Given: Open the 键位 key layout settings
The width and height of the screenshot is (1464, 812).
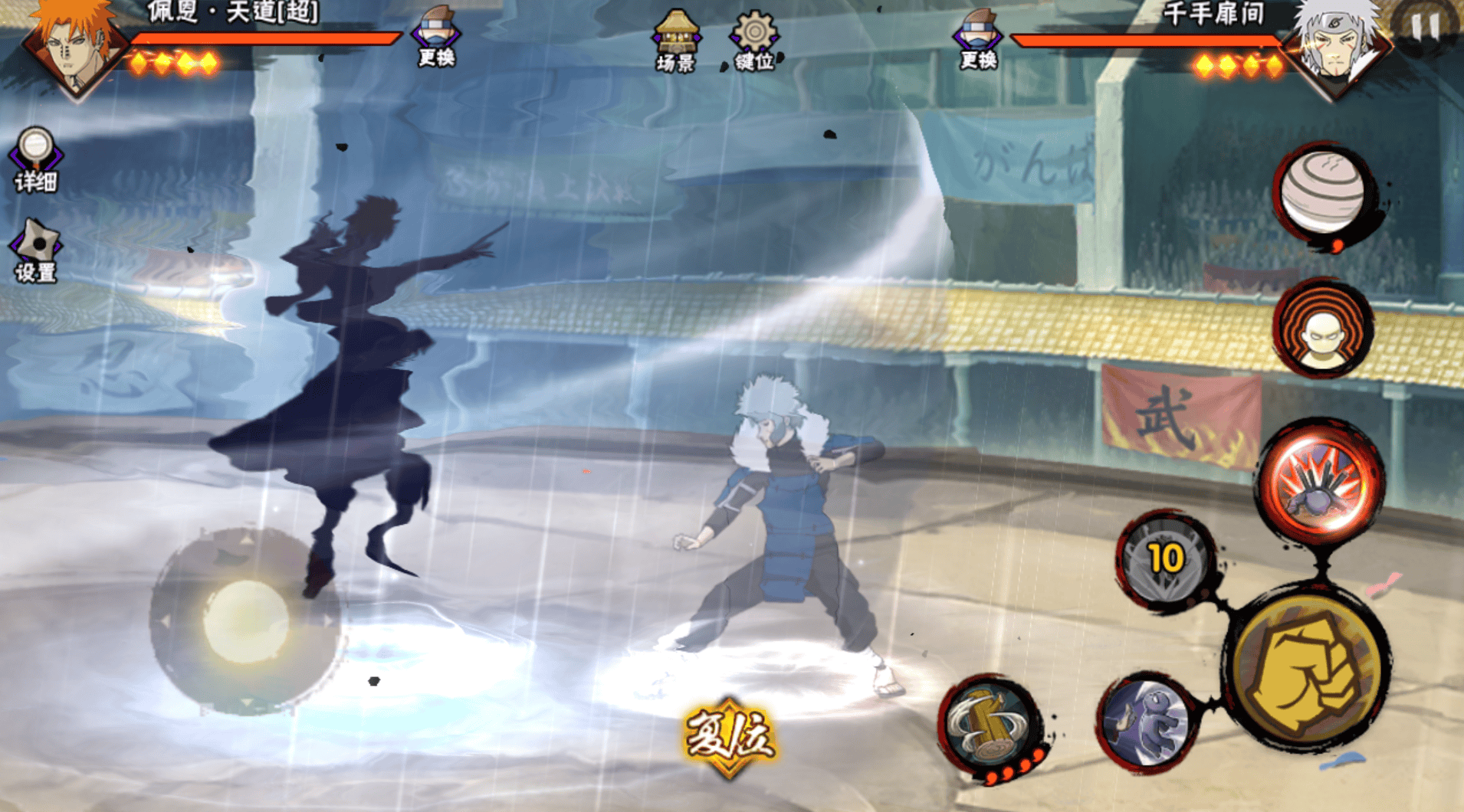Looking at the screenshot, I should 754,41.
